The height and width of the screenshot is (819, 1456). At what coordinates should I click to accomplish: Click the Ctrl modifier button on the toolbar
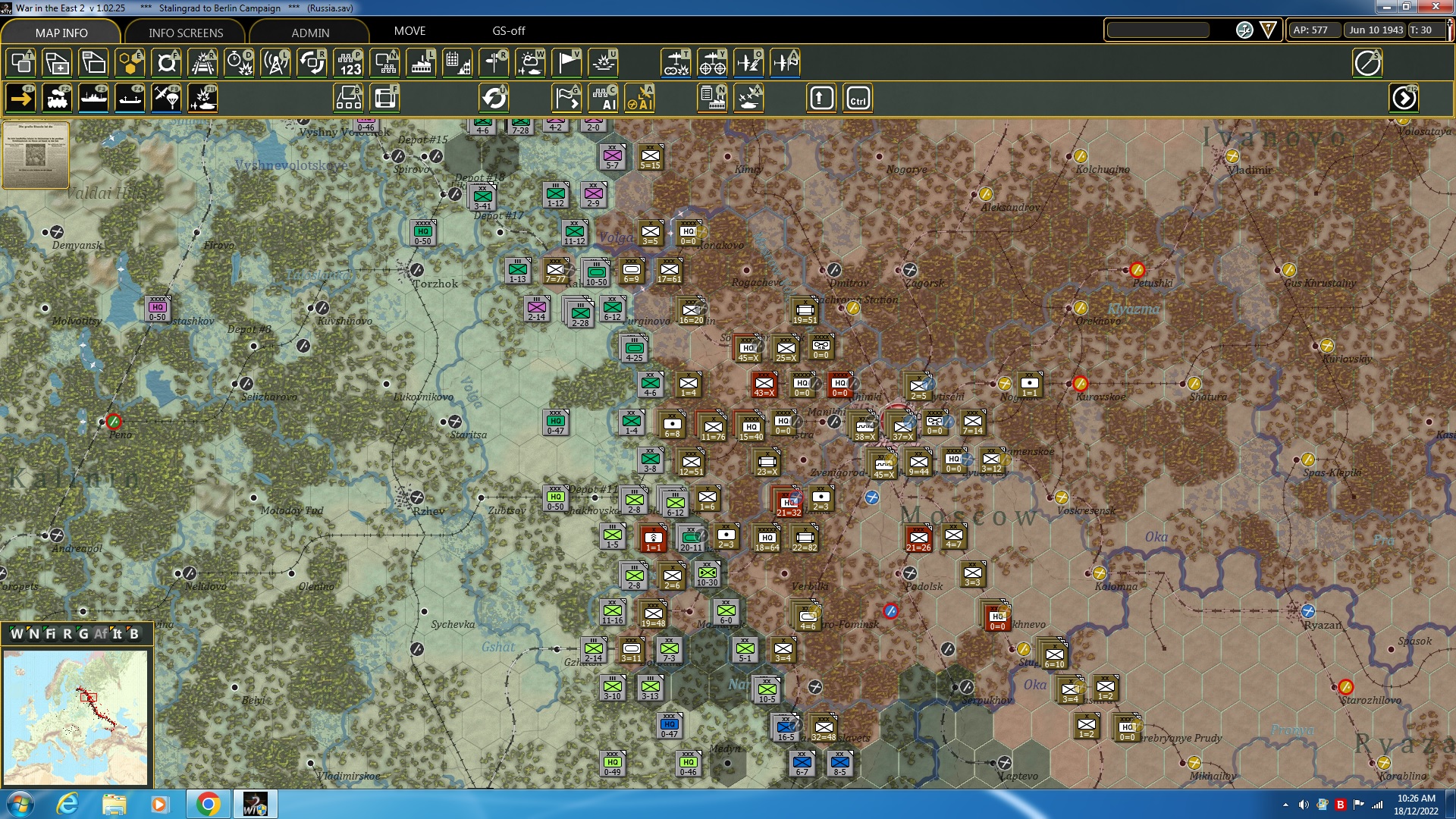click(x=858, y=97)
